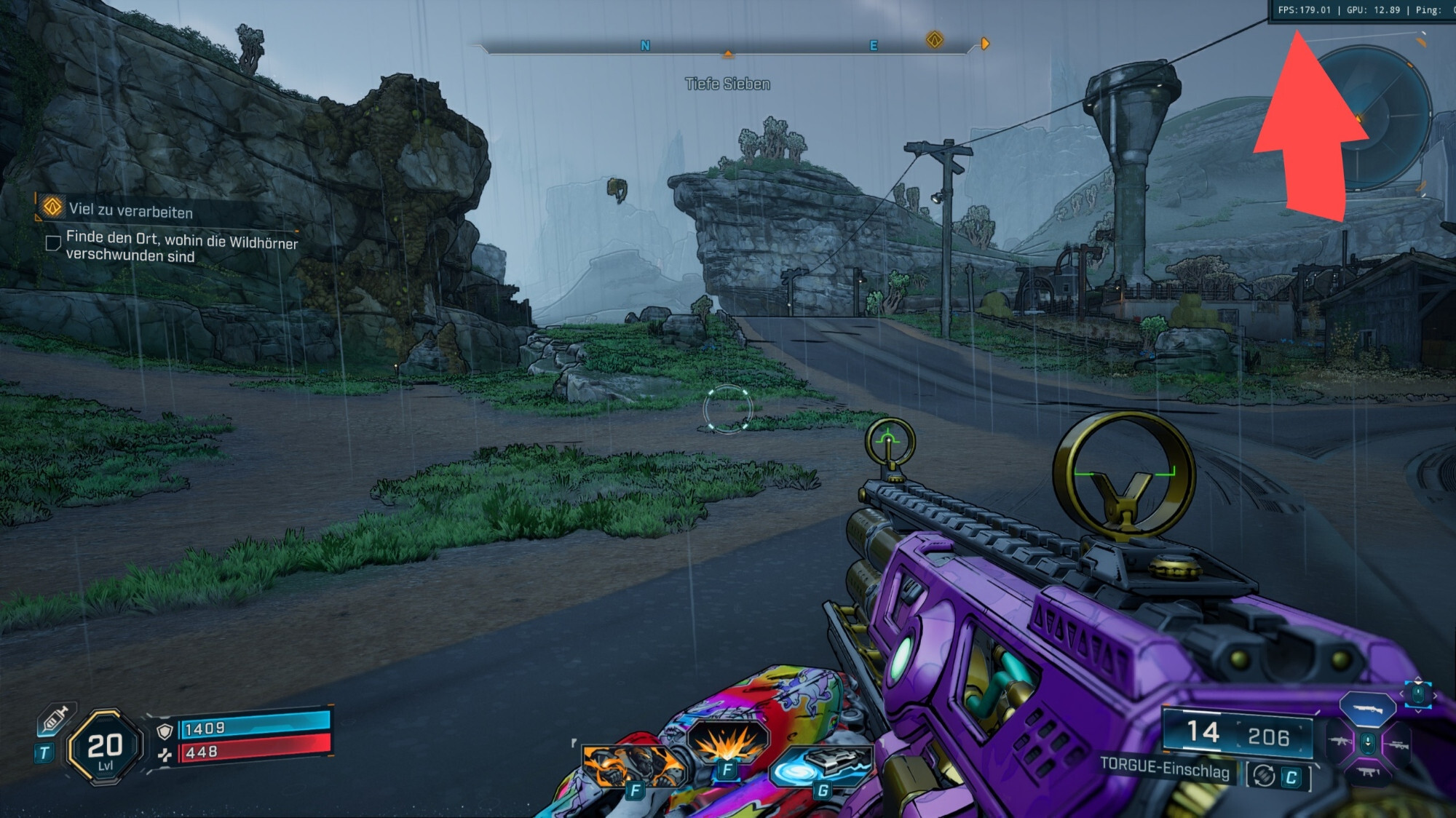Select the 'Viel zu verarbeiten' quest tracker
Screen dimensions: 1456x818
point(131,210)
